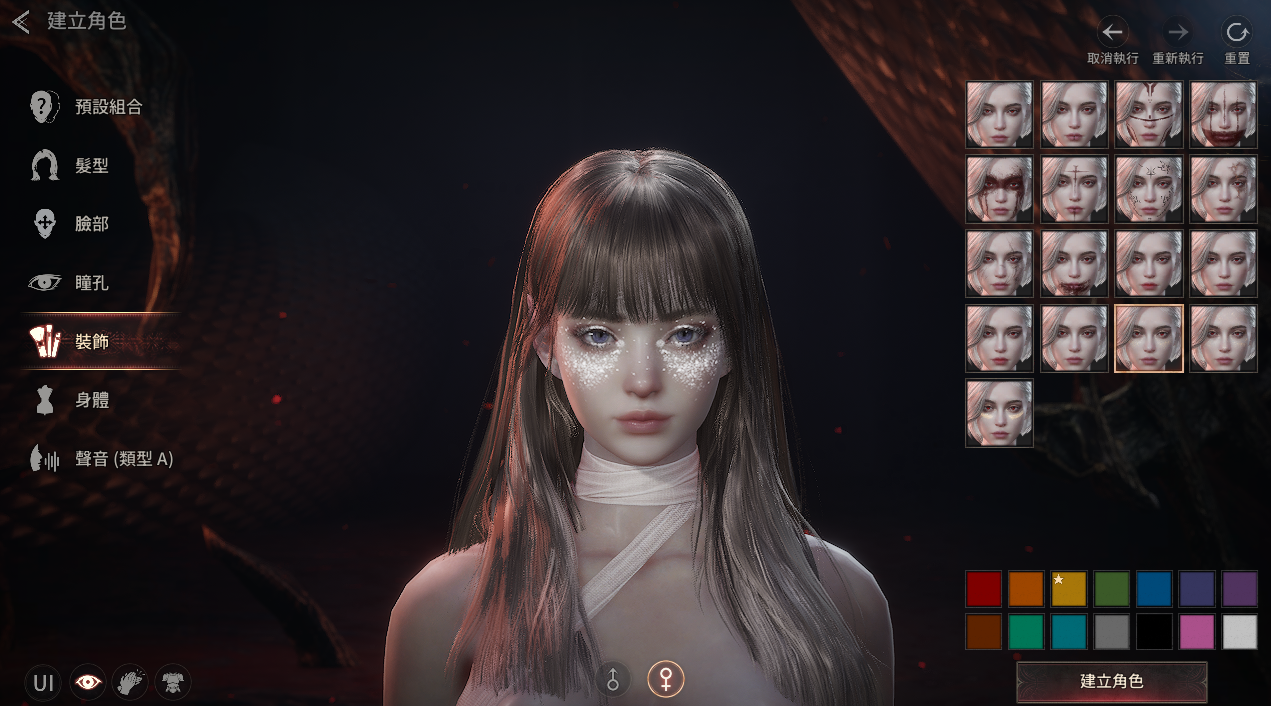Pick the pink color swatch

coord(1197,632)
